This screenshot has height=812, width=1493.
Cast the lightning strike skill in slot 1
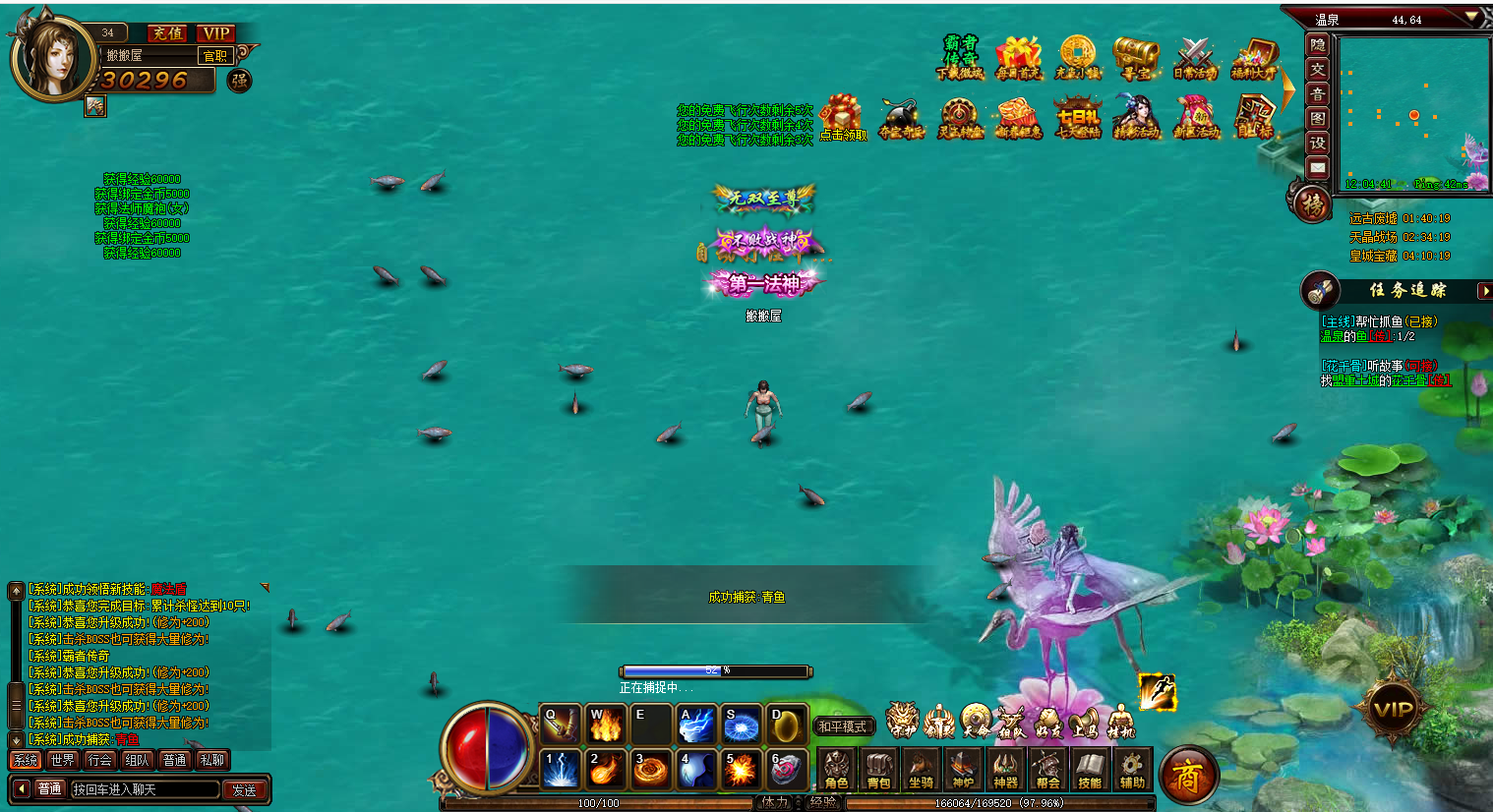pyautogui.click(x=561, y=769)
